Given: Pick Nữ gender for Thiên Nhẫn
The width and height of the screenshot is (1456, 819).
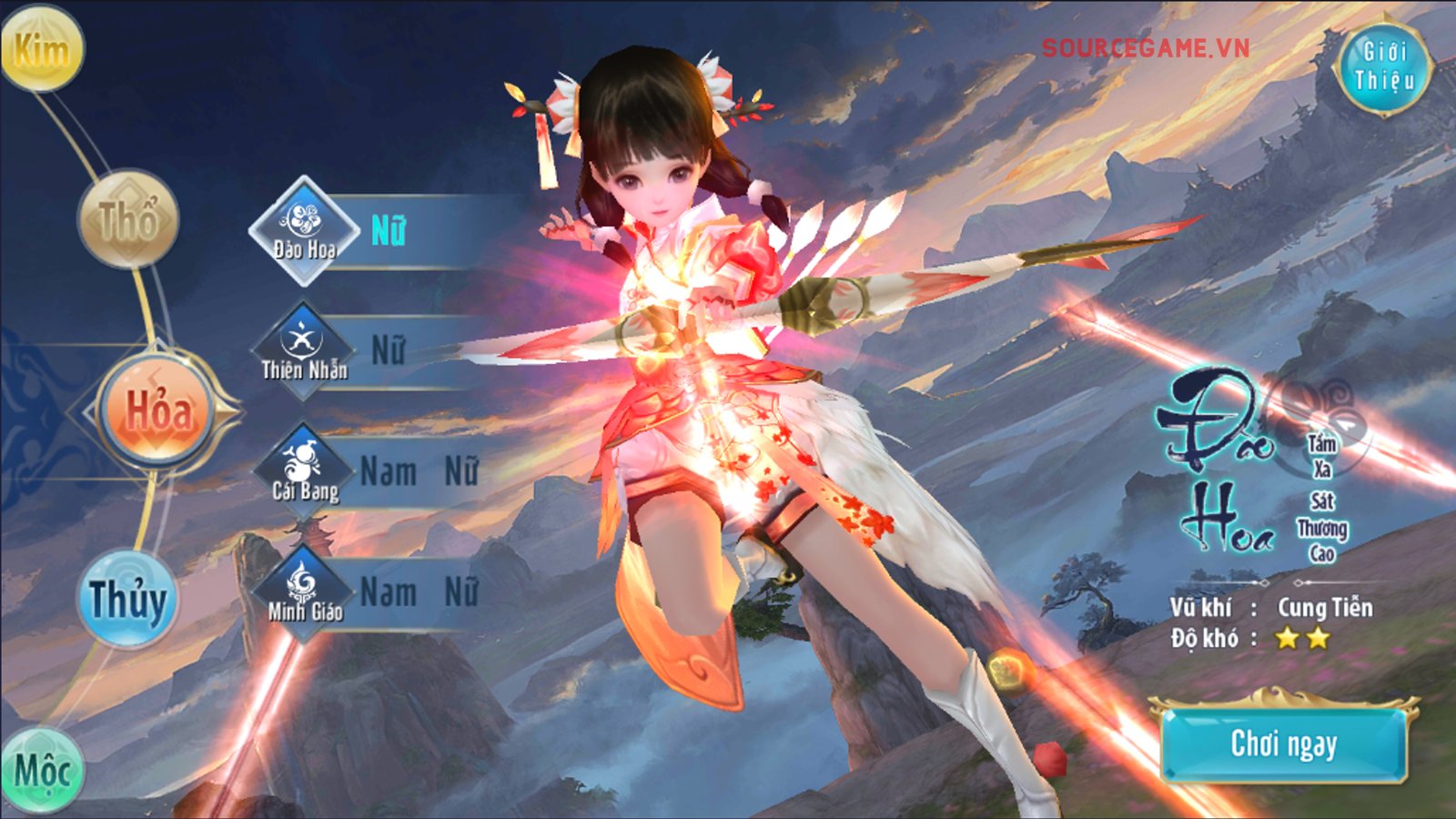Looking at the screenshot, I should (x=389, y=351).
